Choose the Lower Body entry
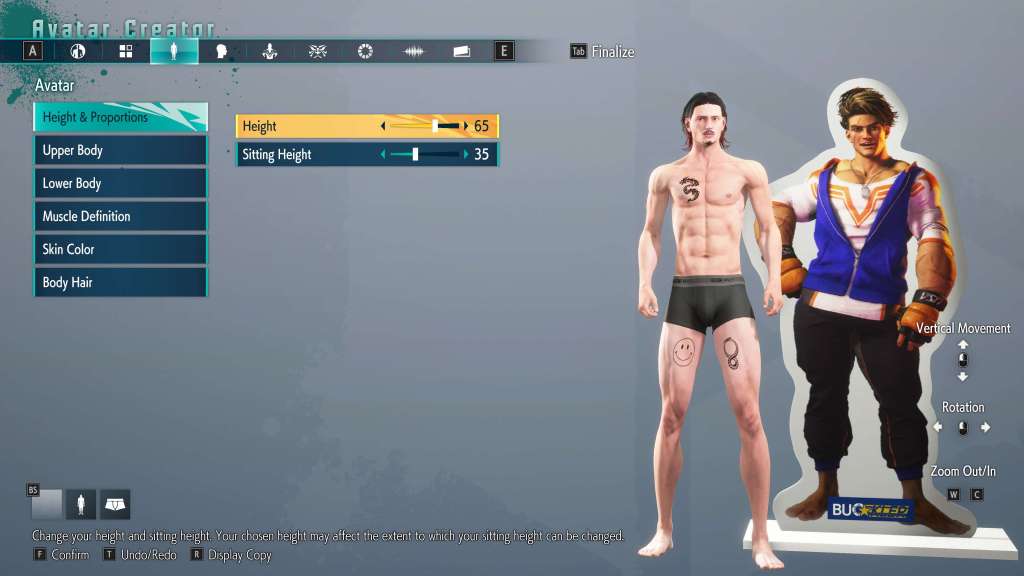1024x576 pixels. [x=120, y=184]
